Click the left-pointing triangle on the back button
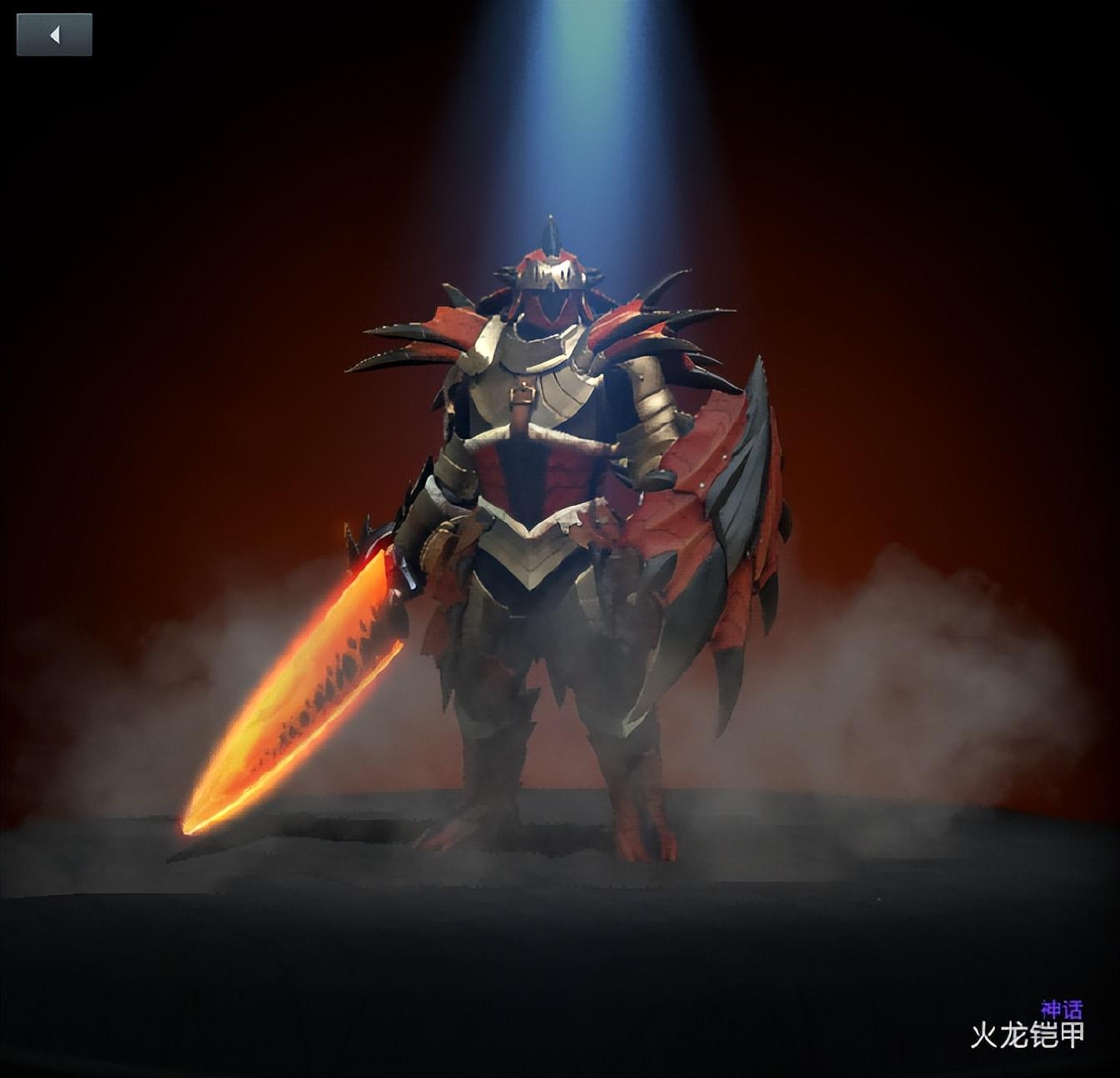This screenshot has width=1120, height=1078. point(55,34)
